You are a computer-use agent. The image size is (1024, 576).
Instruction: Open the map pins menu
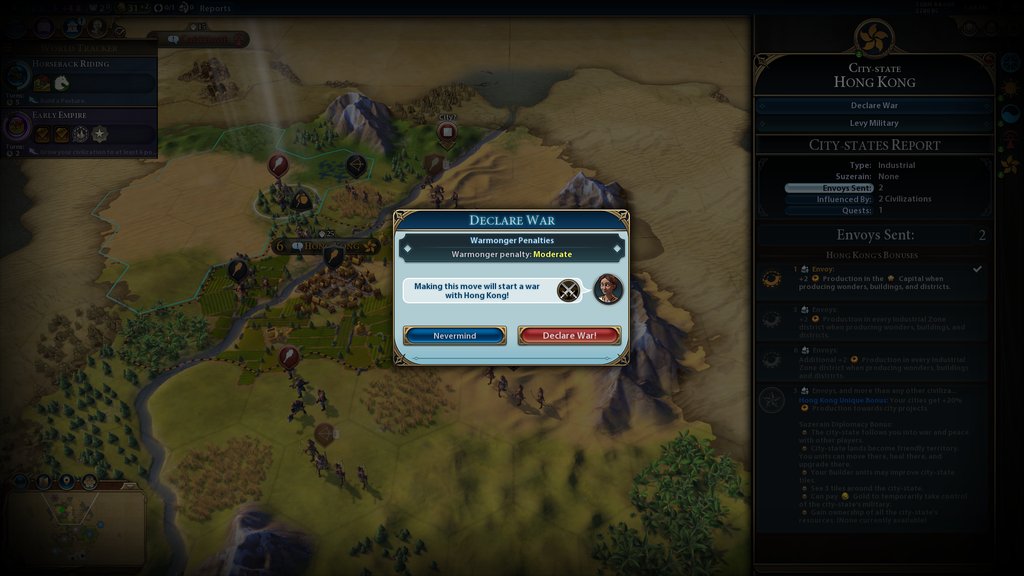(x=66, y=481)
